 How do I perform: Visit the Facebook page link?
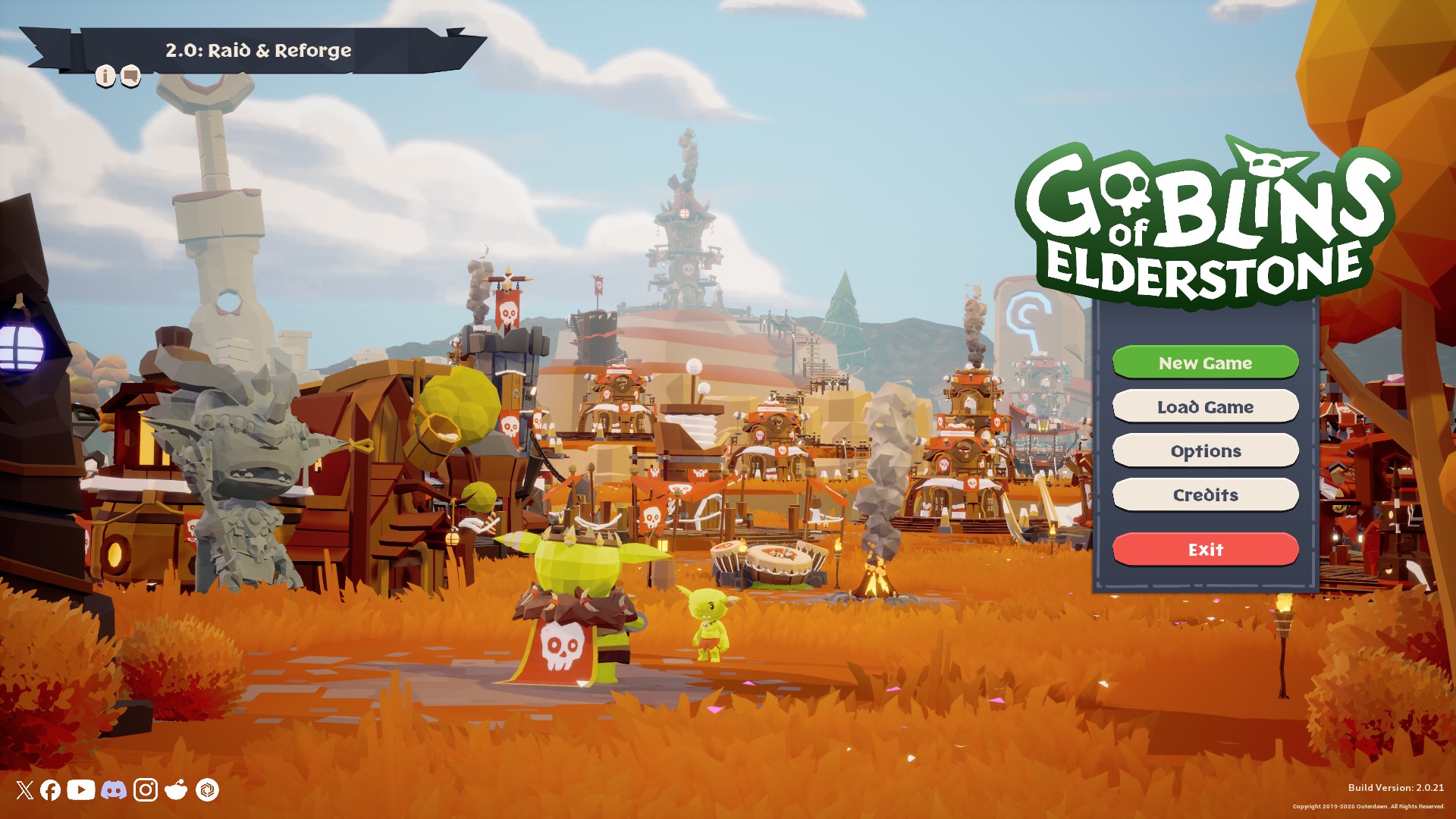[x=51, y=790]
